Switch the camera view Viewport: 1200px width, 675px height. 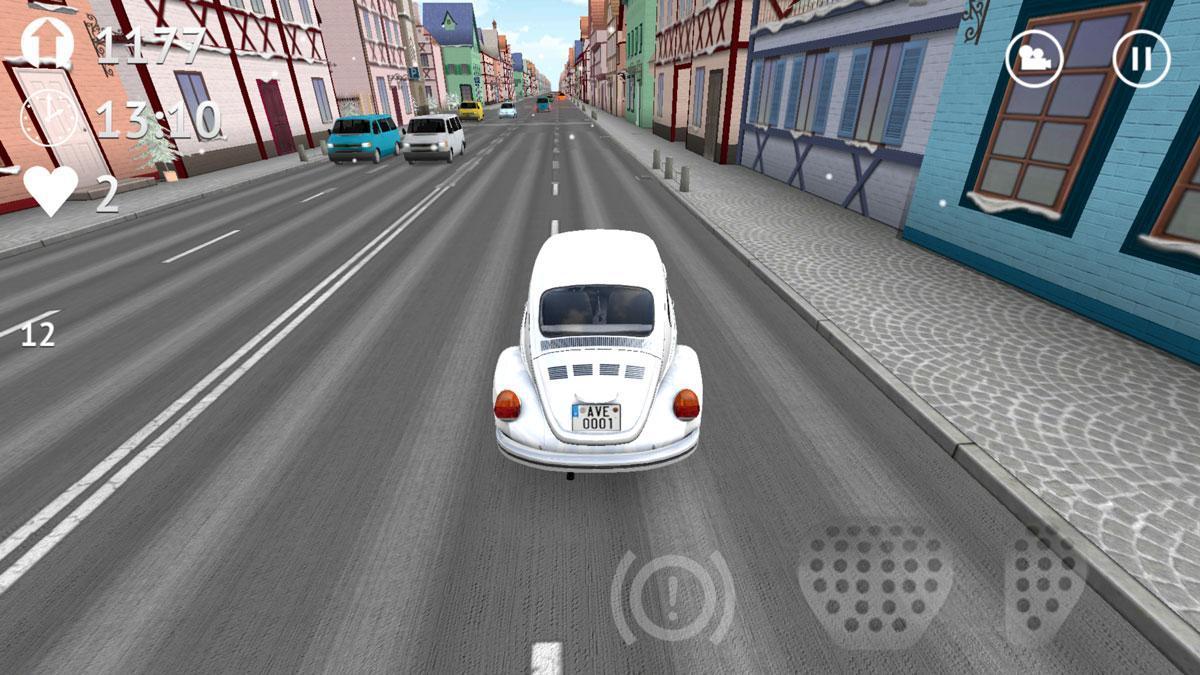pyautogui.click(x=1034, y=58)
